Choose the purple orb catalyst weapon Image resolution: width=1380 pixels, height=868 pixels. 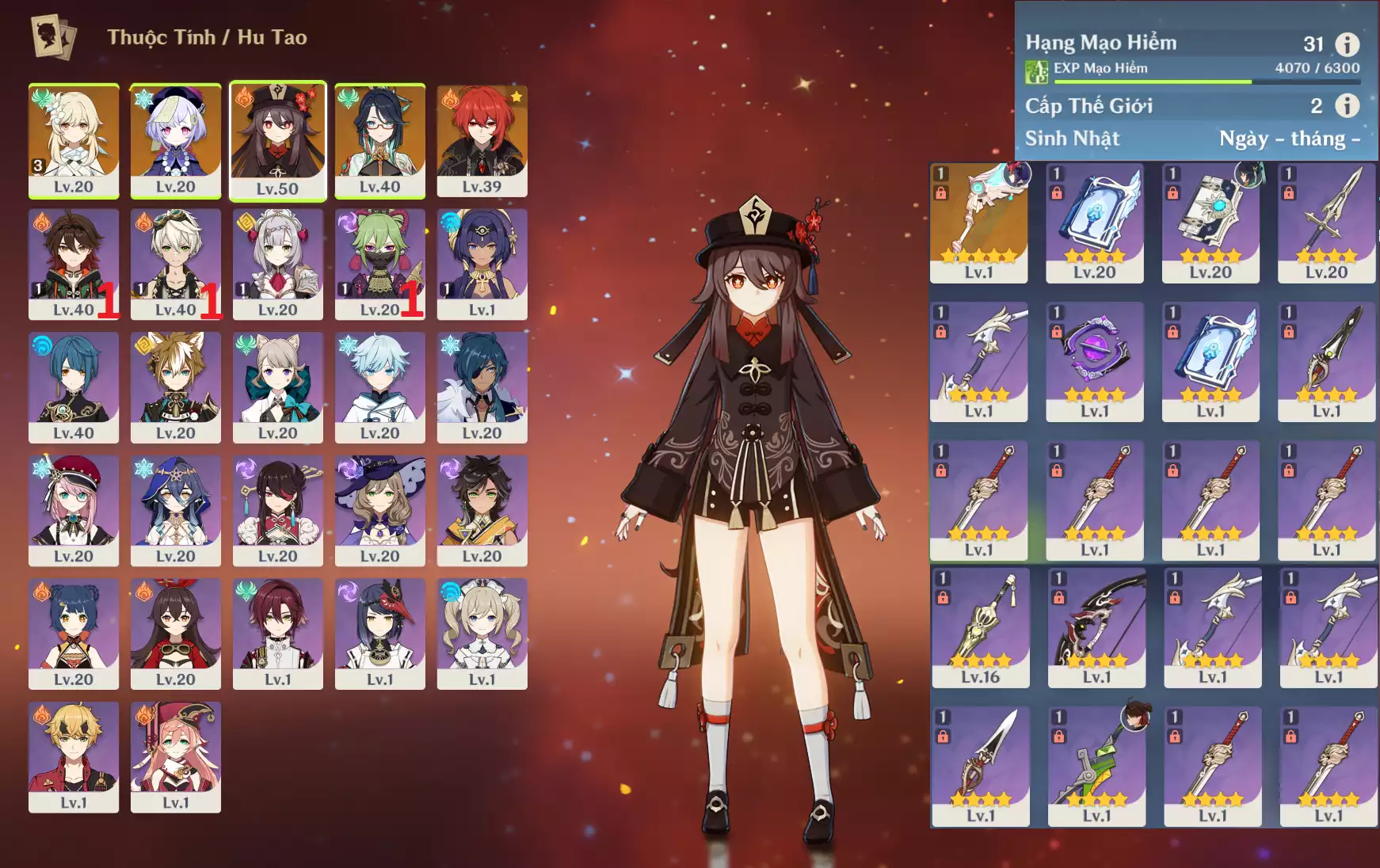click(1094, 362)
